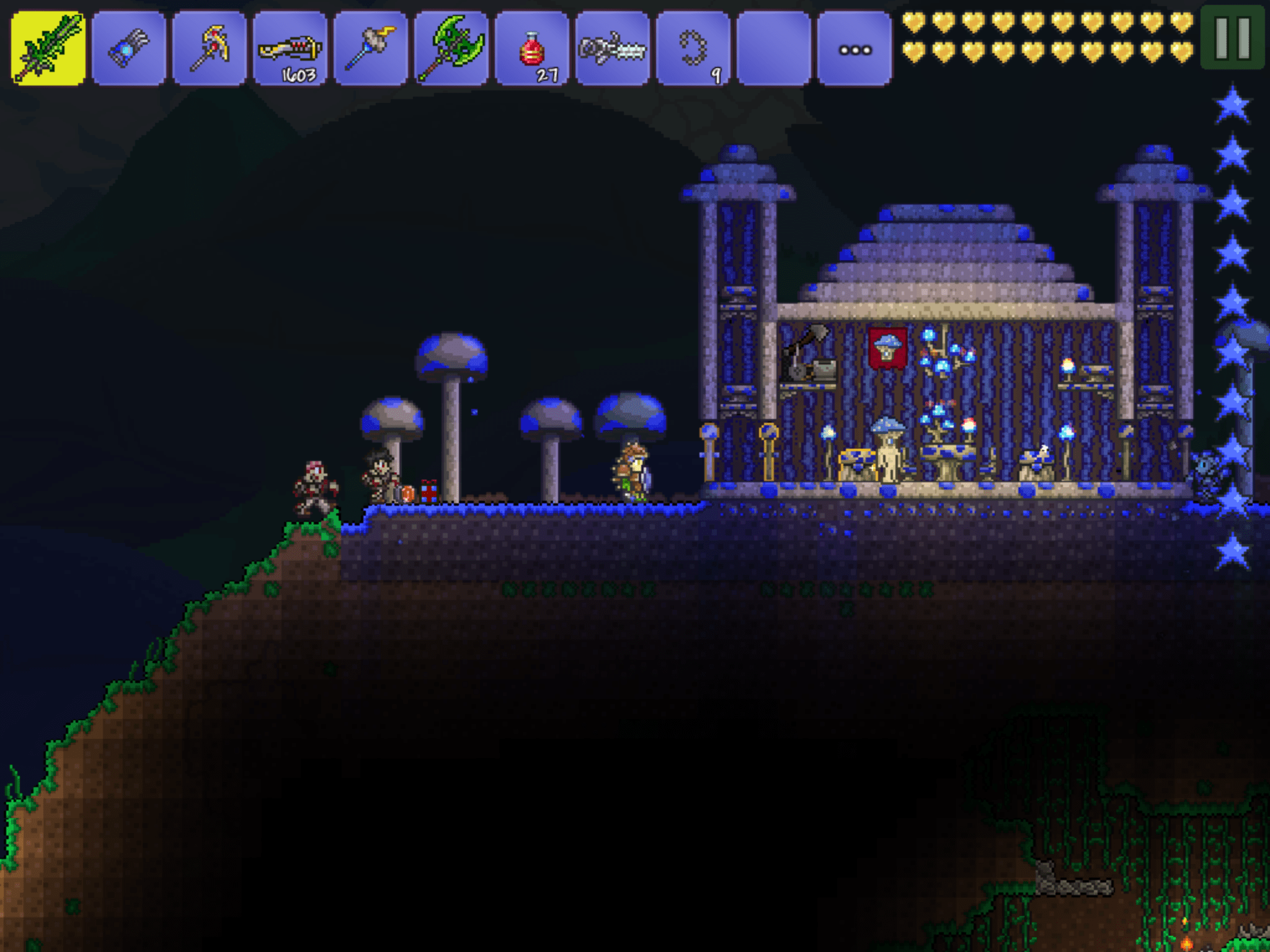Click the empty hotbar slot
1270x952 pixels.
pyautogui.click(x=780, y=45)
